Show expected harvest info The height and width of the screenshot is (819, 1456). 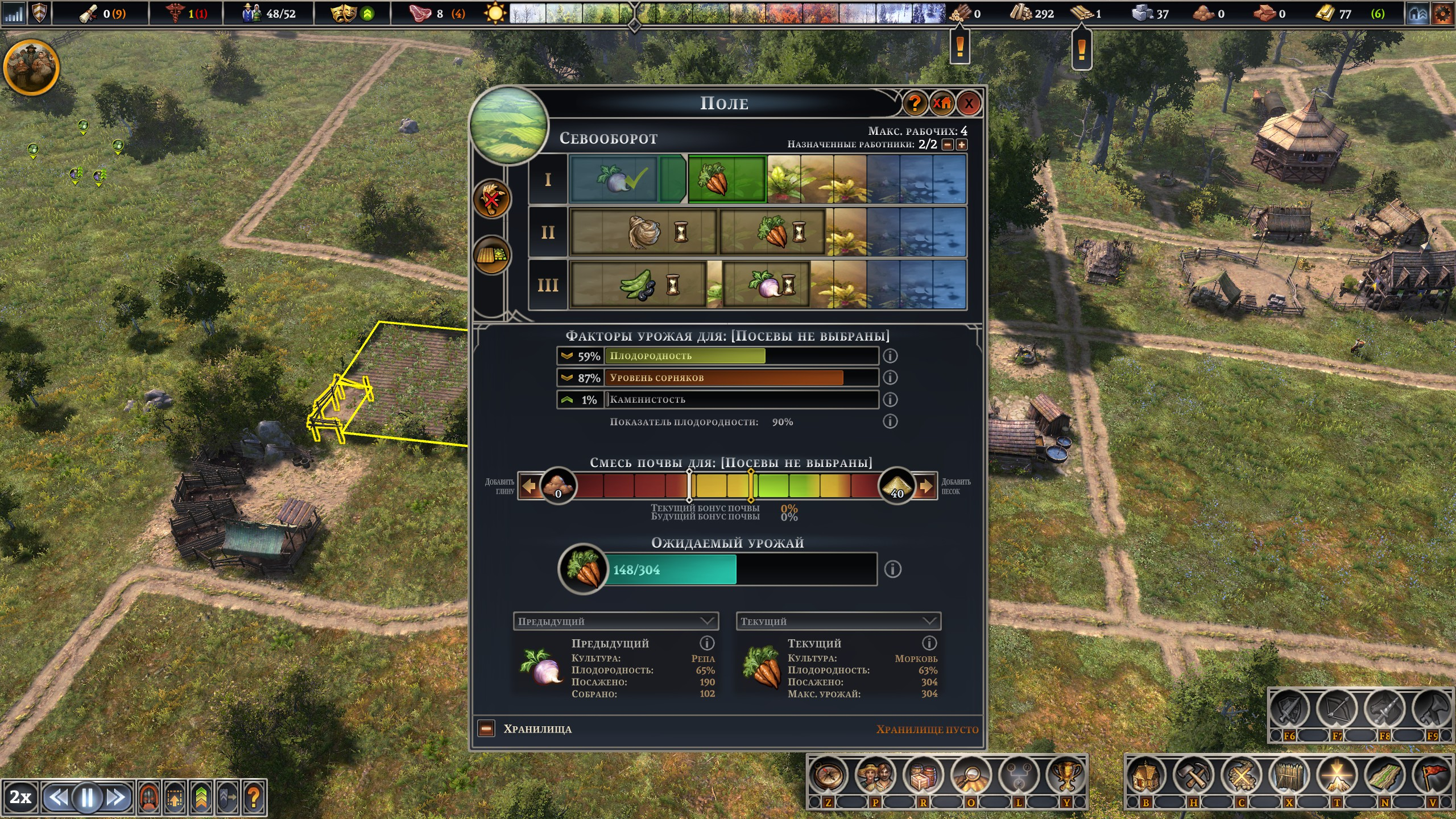(x=892, y=569)
